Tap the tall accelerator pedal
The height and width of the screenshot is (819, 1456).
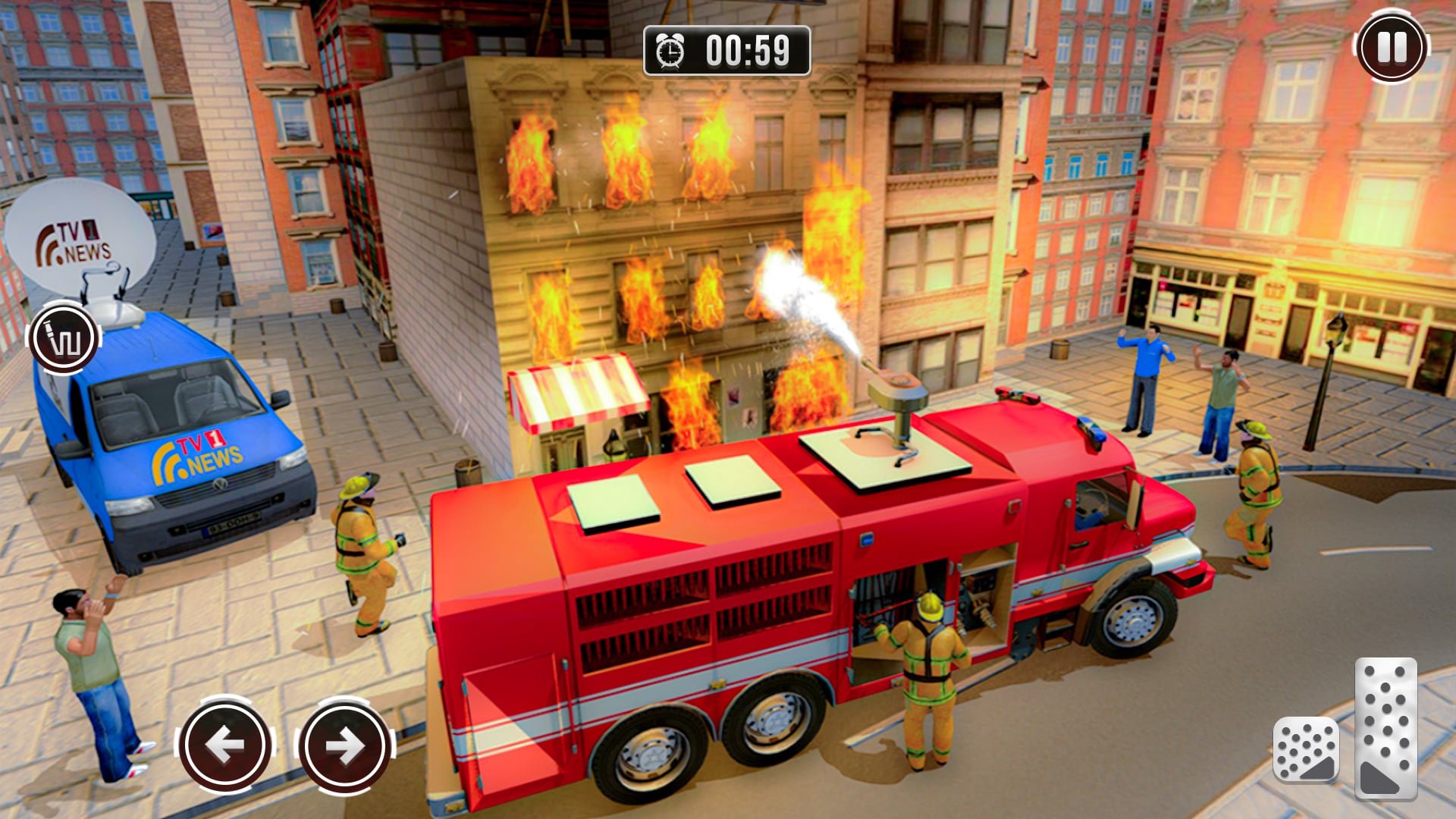tap(1385, 728)
